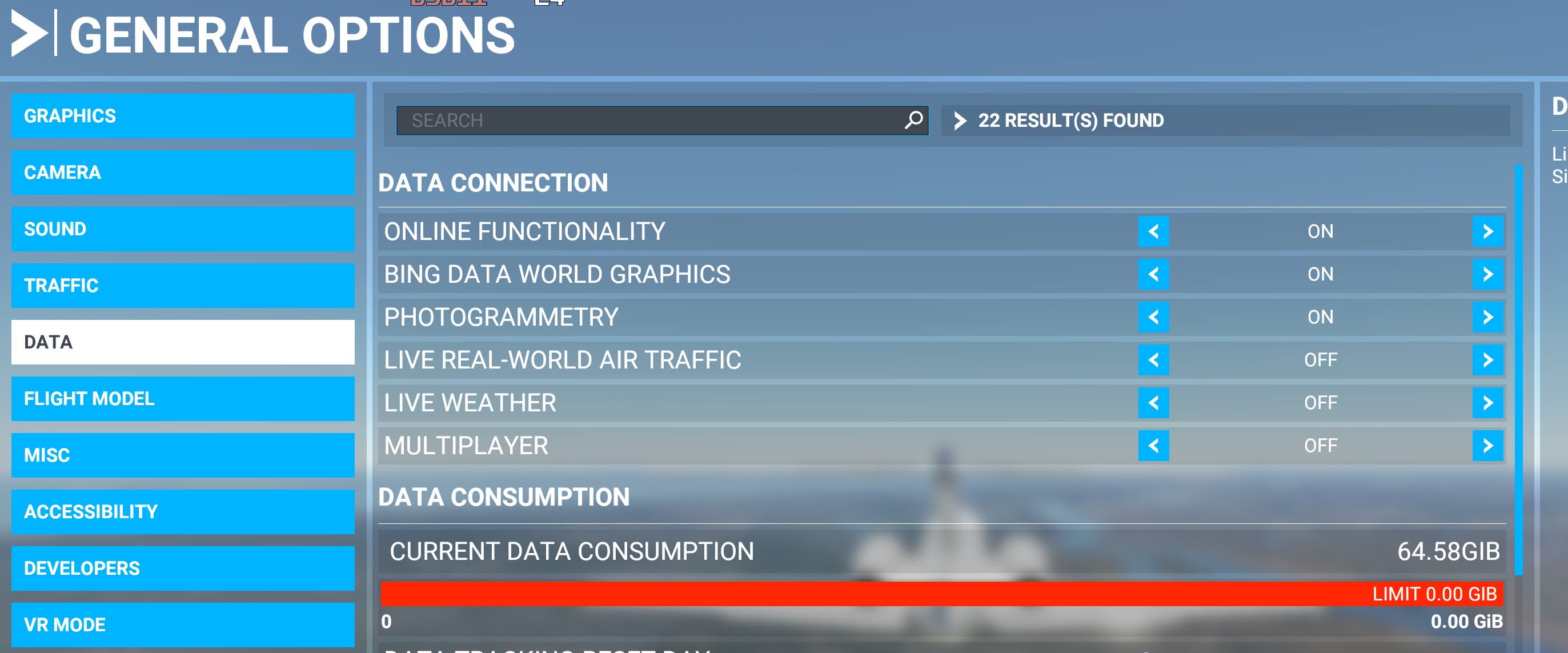The height and width of the screenshot is (653, 1568).
Task: Open the DEVELOPERS section
Action: pyautogui.click(x=183, y=569)
